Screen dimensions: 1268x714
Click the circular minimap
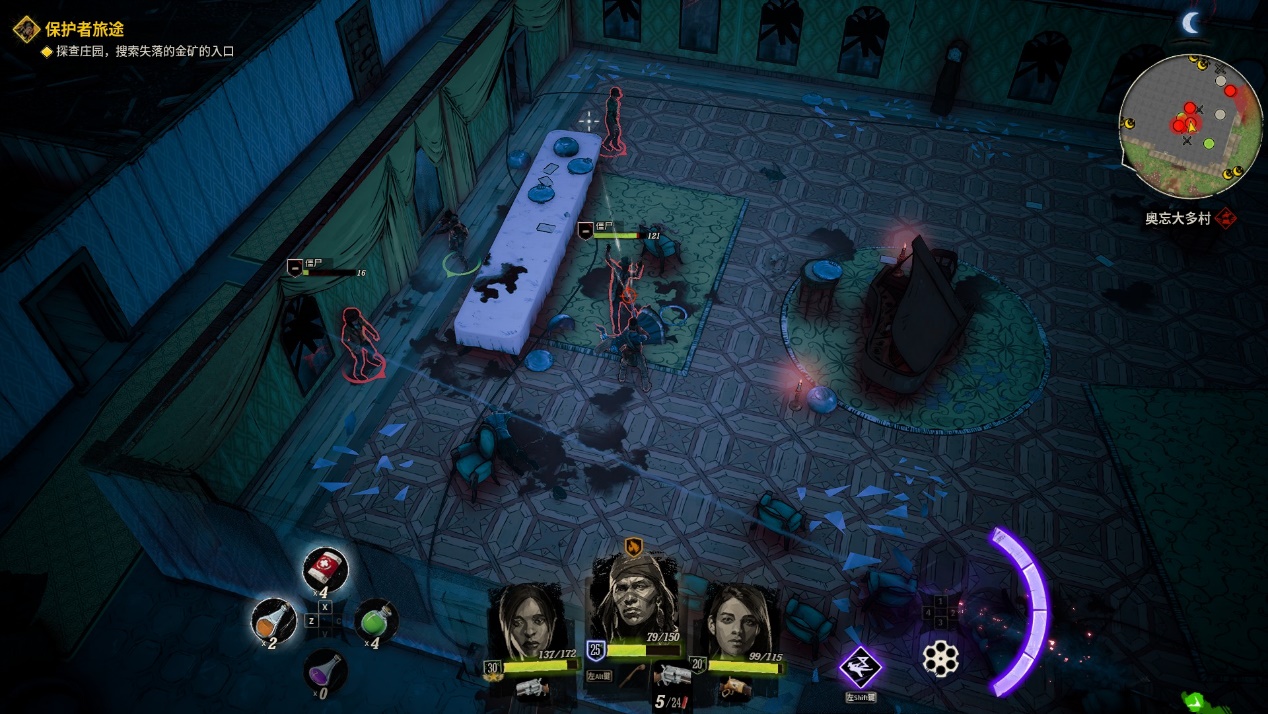1190,126
